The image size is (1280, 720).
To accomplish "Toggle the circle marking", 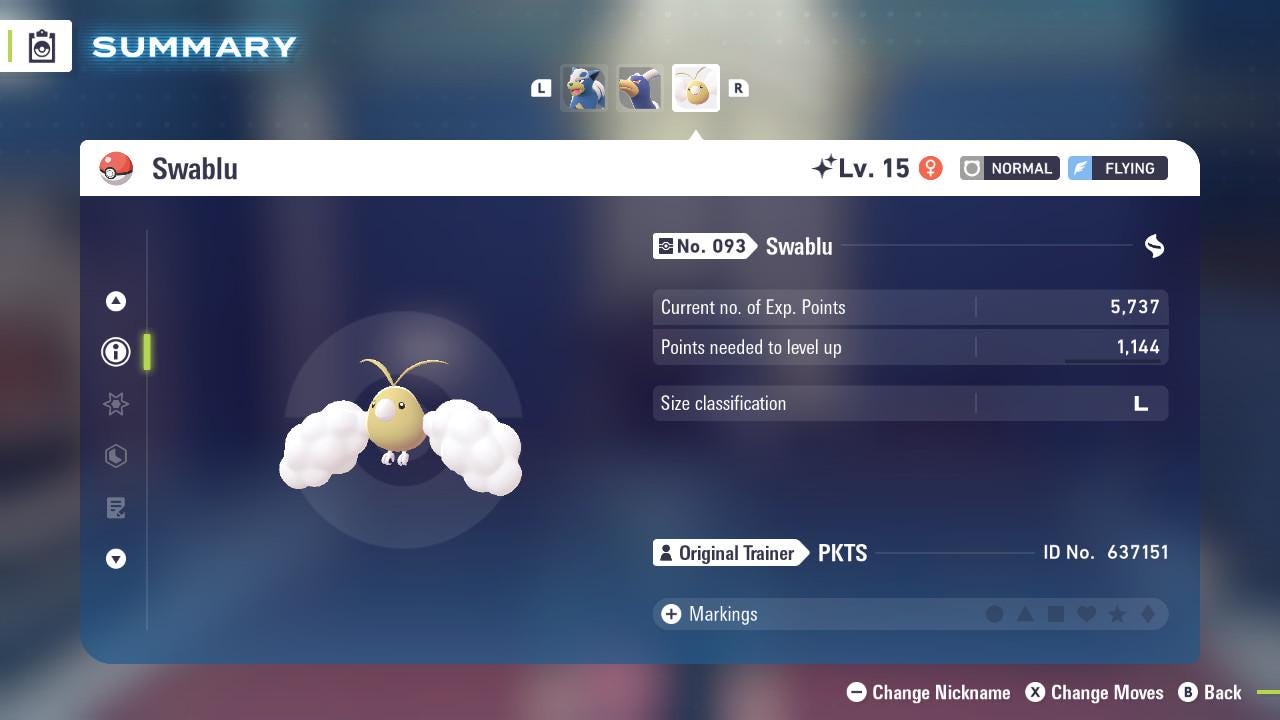I will click(996, 614).
